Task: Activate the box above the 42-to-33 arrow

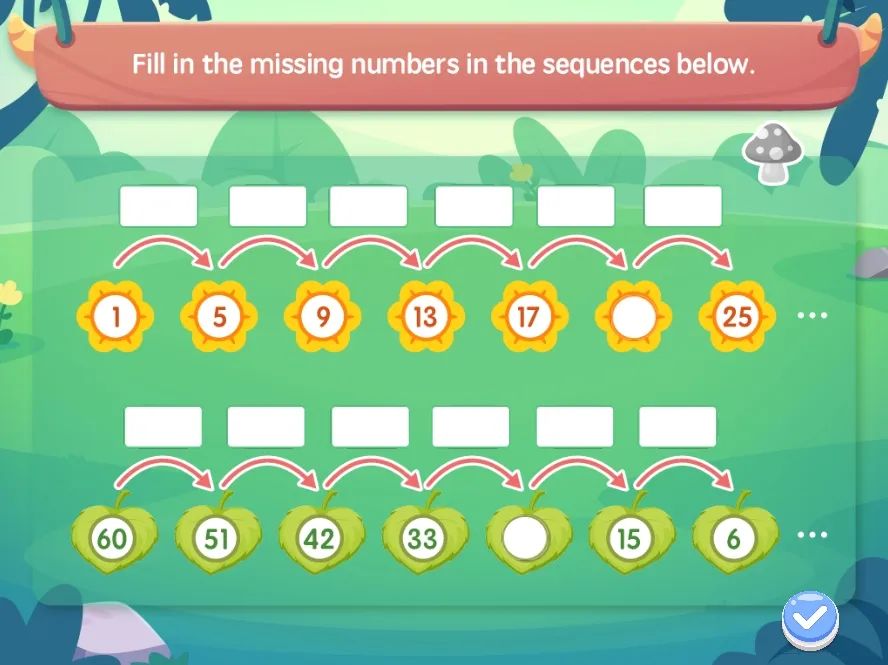Action: (x=370, y=427)
